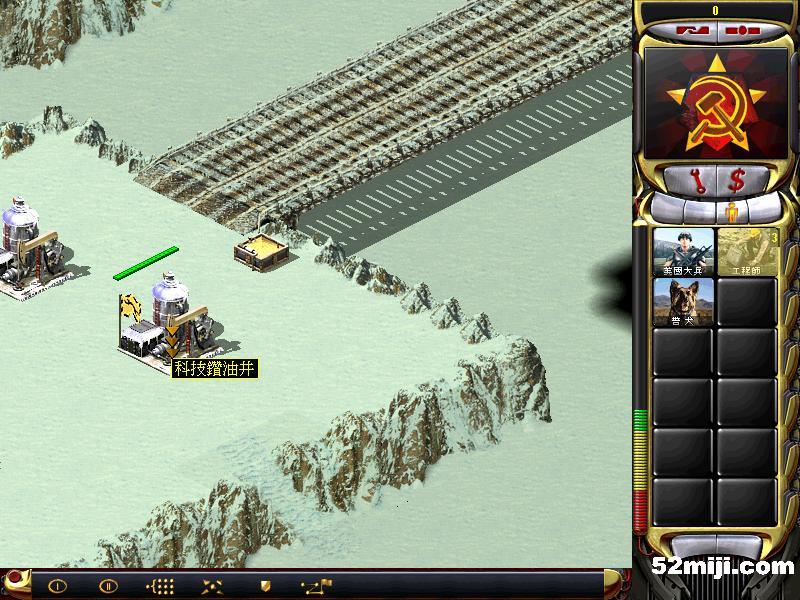800x600 pixels.
Task: Activate the red wrench repair button
Action: point(699,180)
